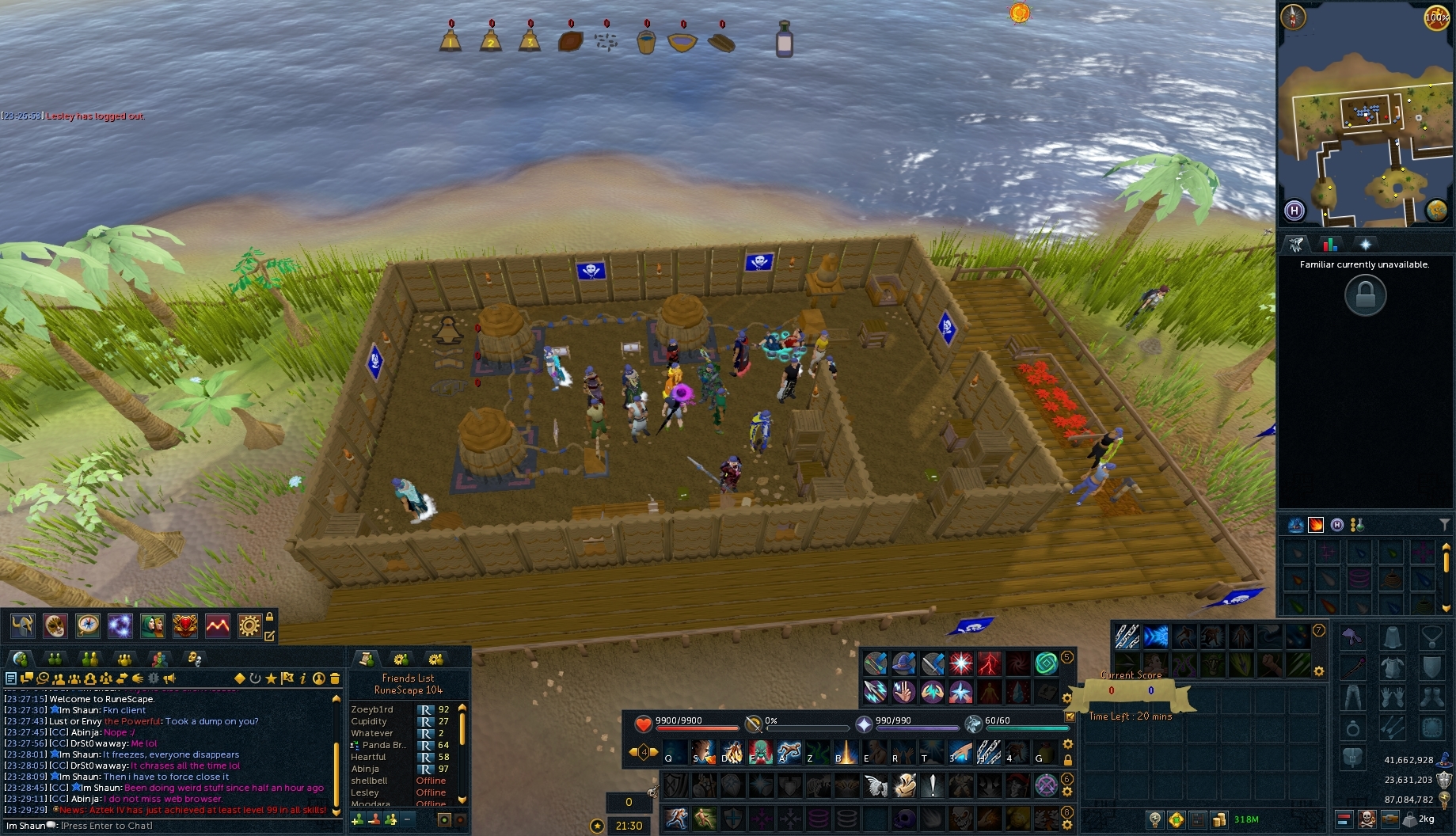Select the Emotes masks chat tab

[x=193, y=658]
